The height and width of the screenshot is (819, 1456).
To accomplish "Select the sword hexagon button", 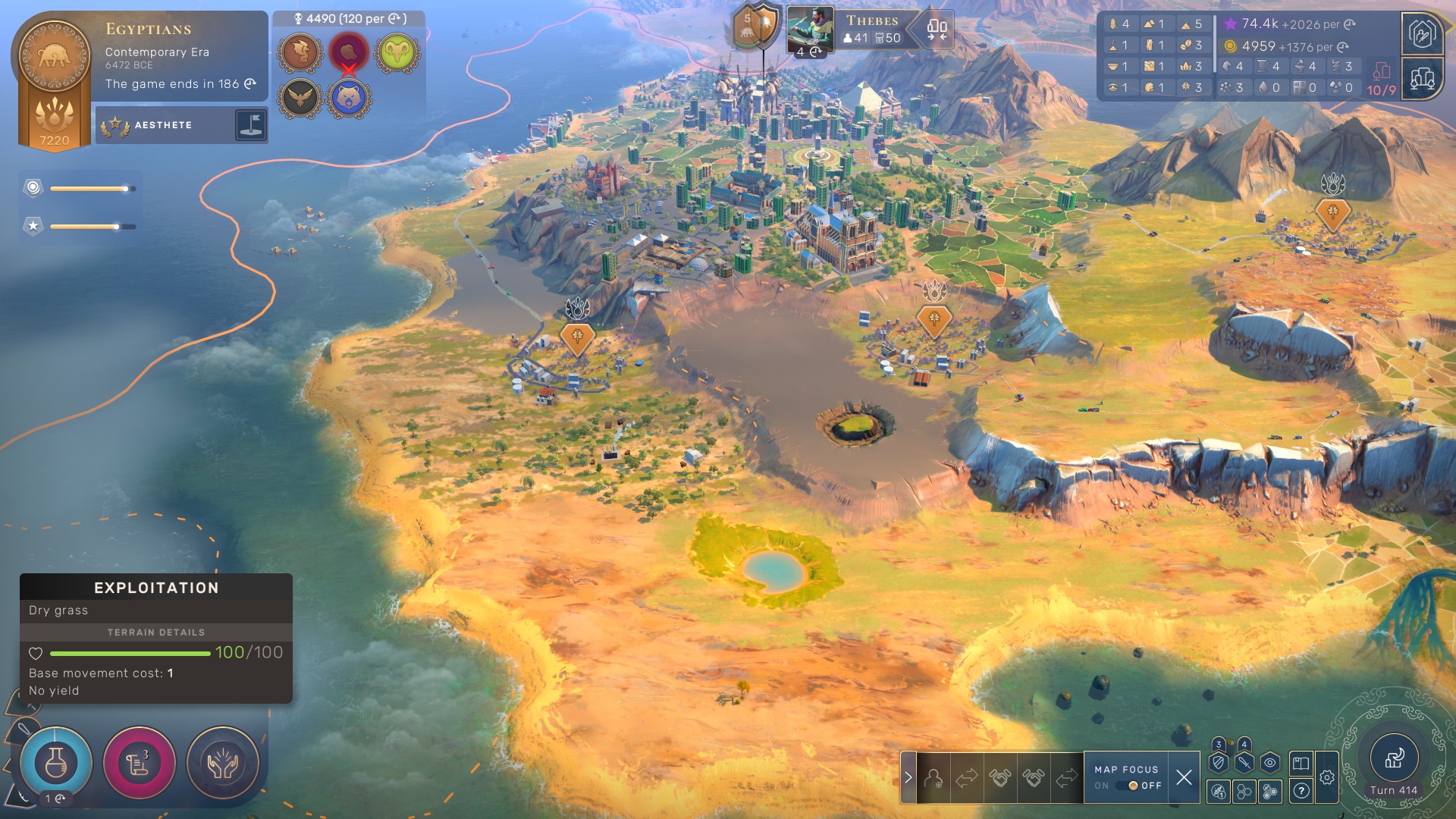I will (x=1244, y=764).
